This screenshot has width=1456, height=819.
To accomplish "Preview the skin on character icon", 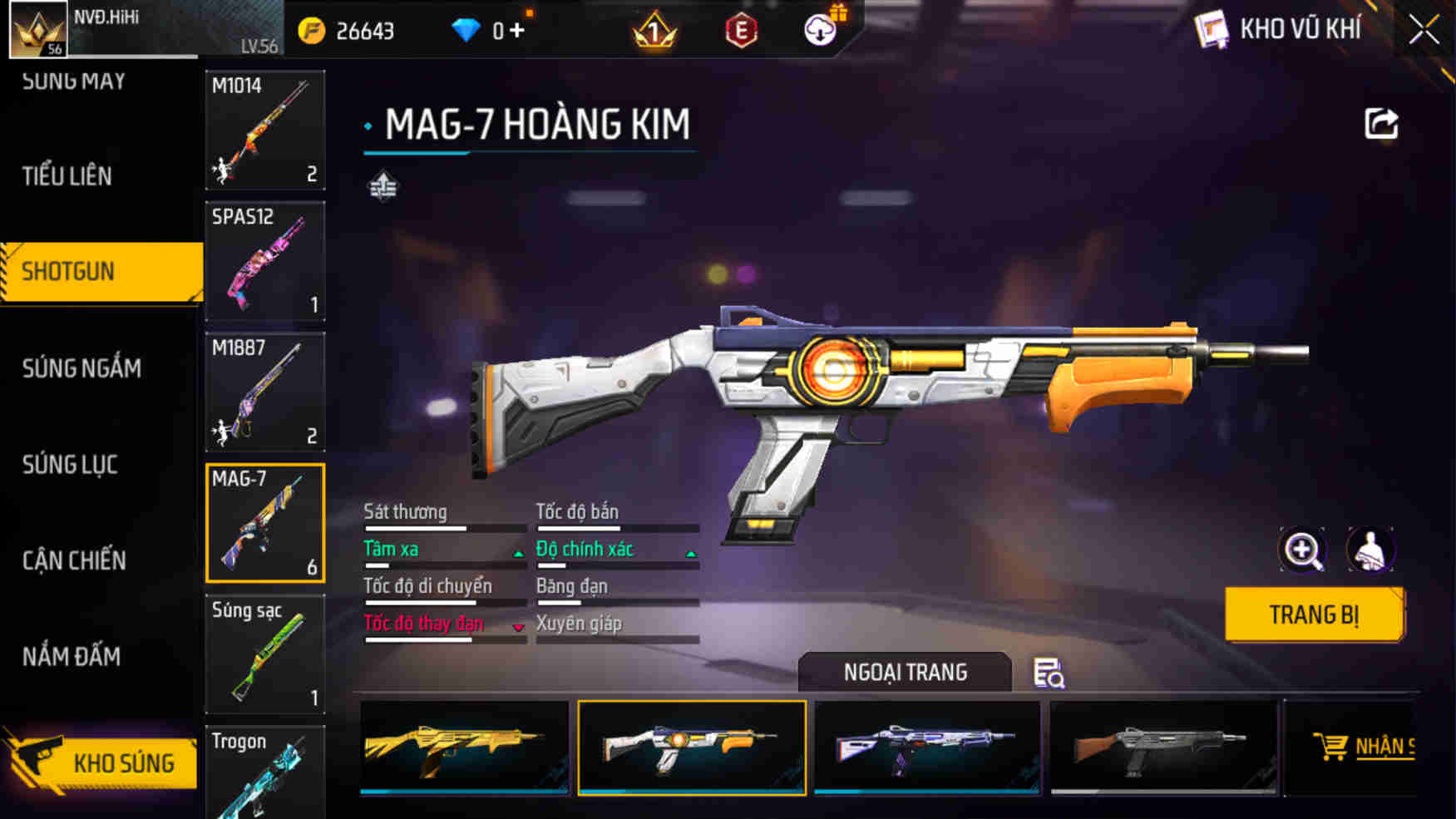I will coord(1370,550).
